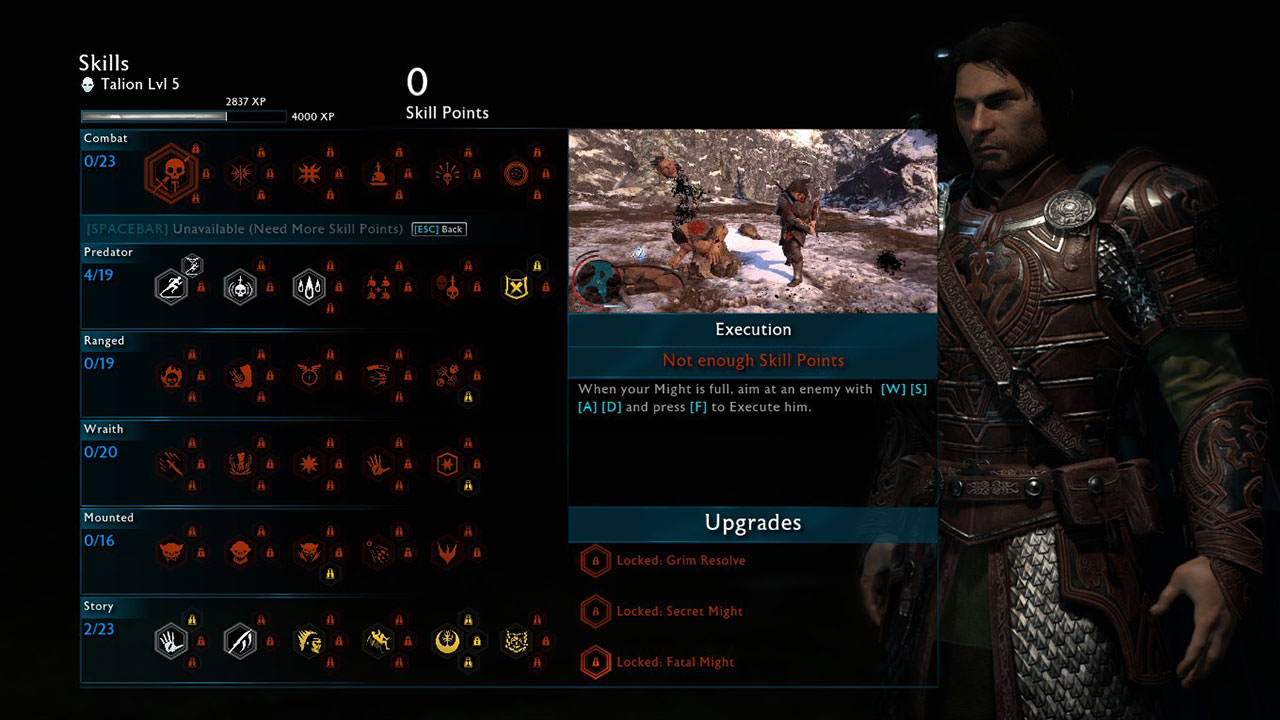Viewport: 1280px width, 720px height.
Task: Pick the red hand Wraith skill
Action: point(377,464)
